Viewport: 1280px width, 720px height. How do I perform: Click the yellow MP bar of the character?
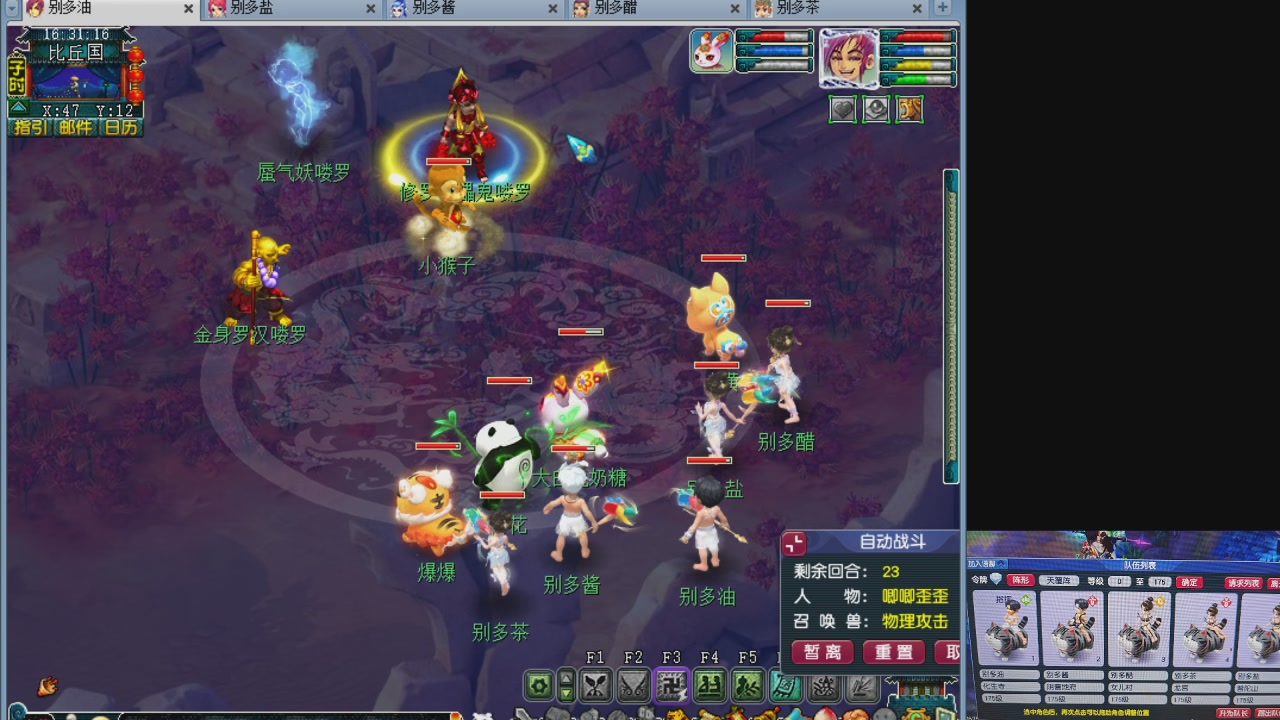[916, 63]
